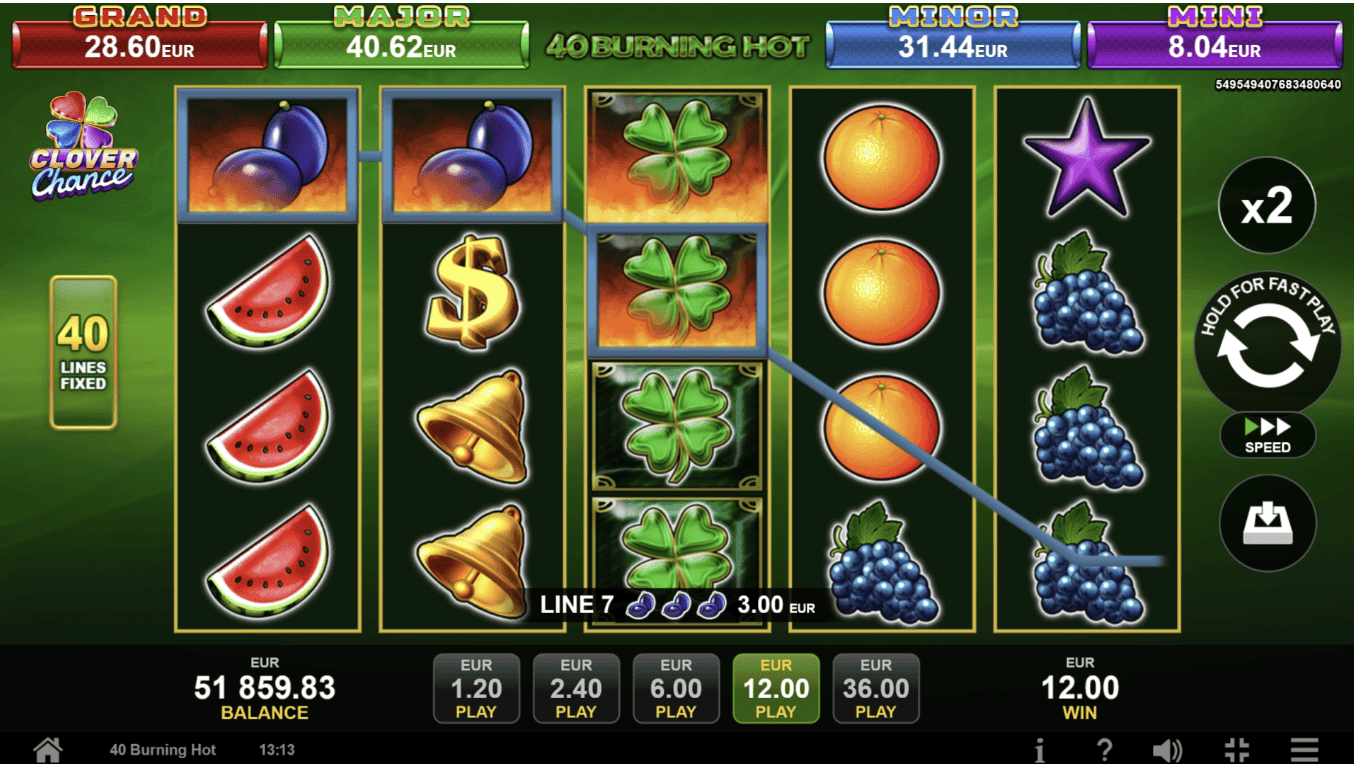
Task: Open the help question mark
Action: (x=1104, y=750)
